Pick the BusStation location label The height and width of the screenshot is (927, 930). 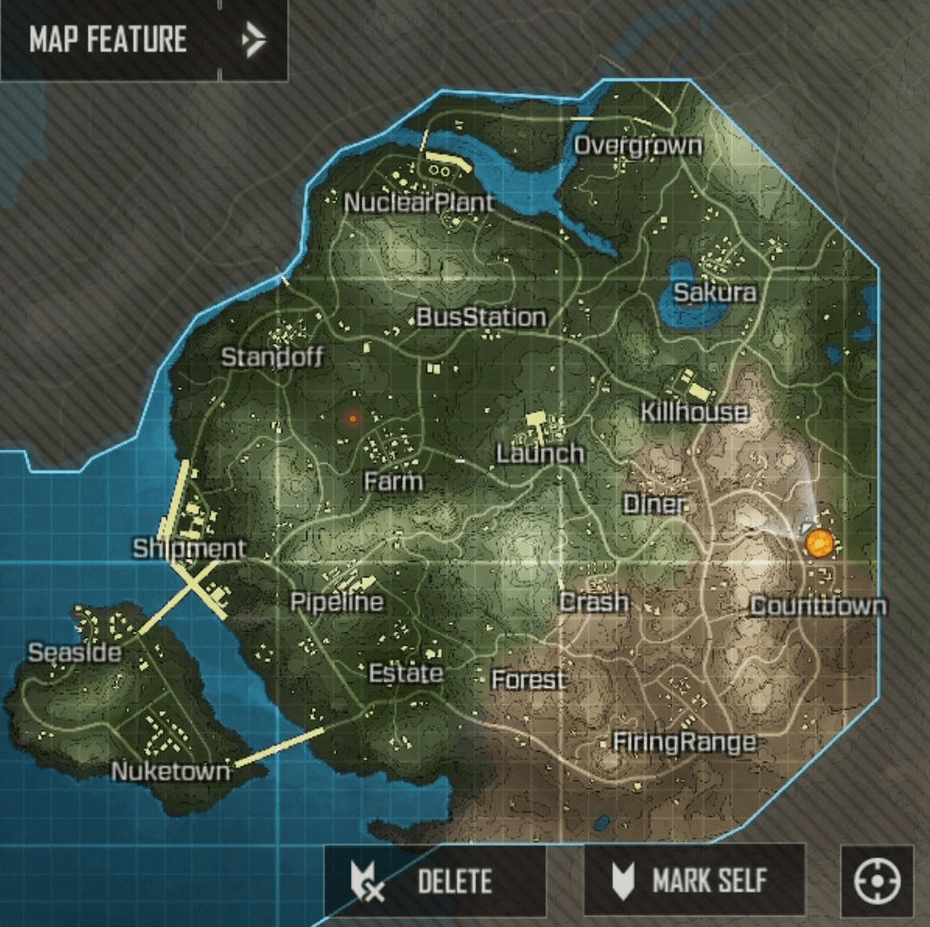pos(481,318)
